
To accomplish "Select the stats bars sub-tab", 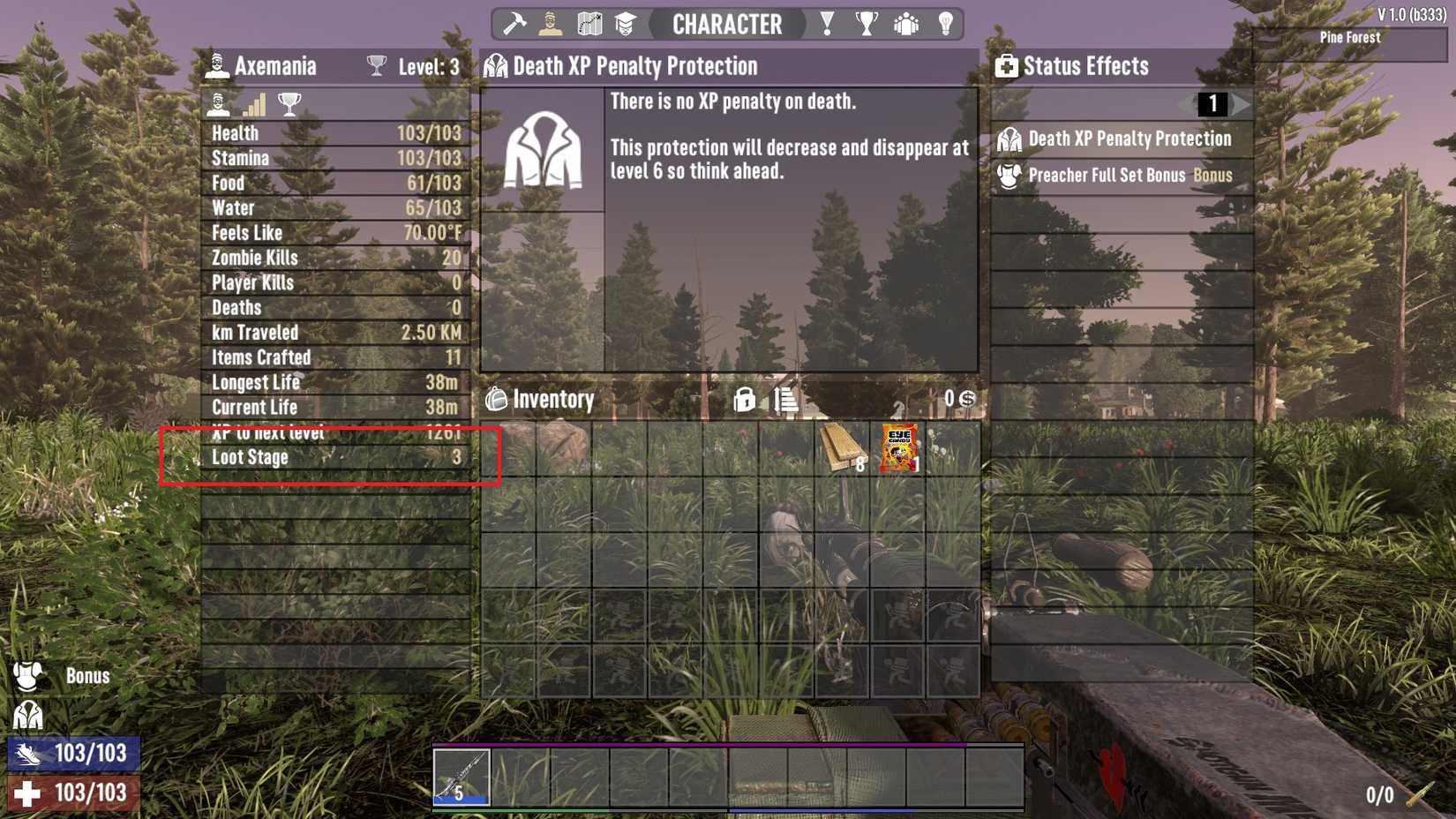I will point(251,105).
